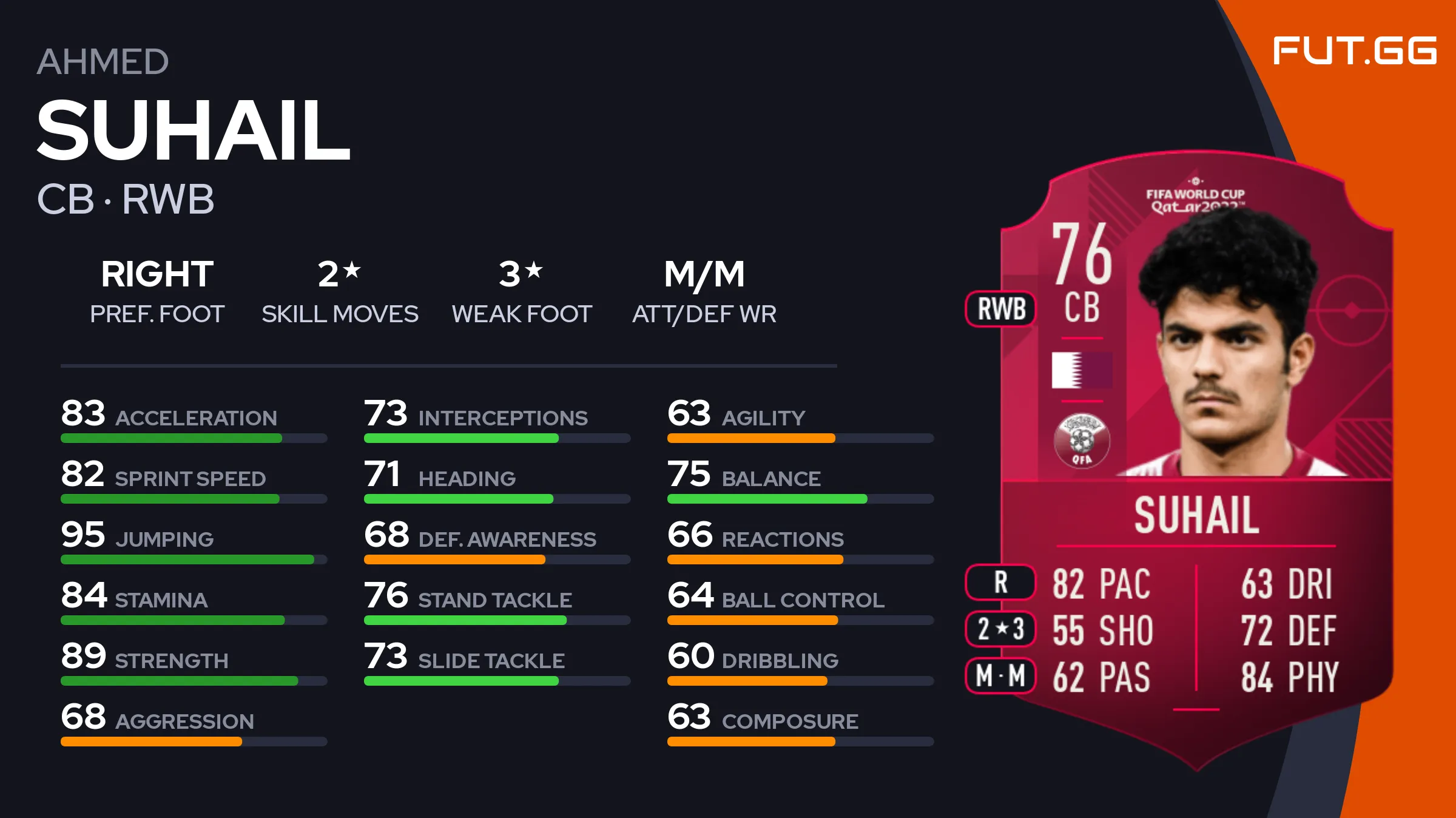This screenshot has height=818, width=1456.
Task: Click the FUT.GG logo
Action: (x=1354, y=50)
